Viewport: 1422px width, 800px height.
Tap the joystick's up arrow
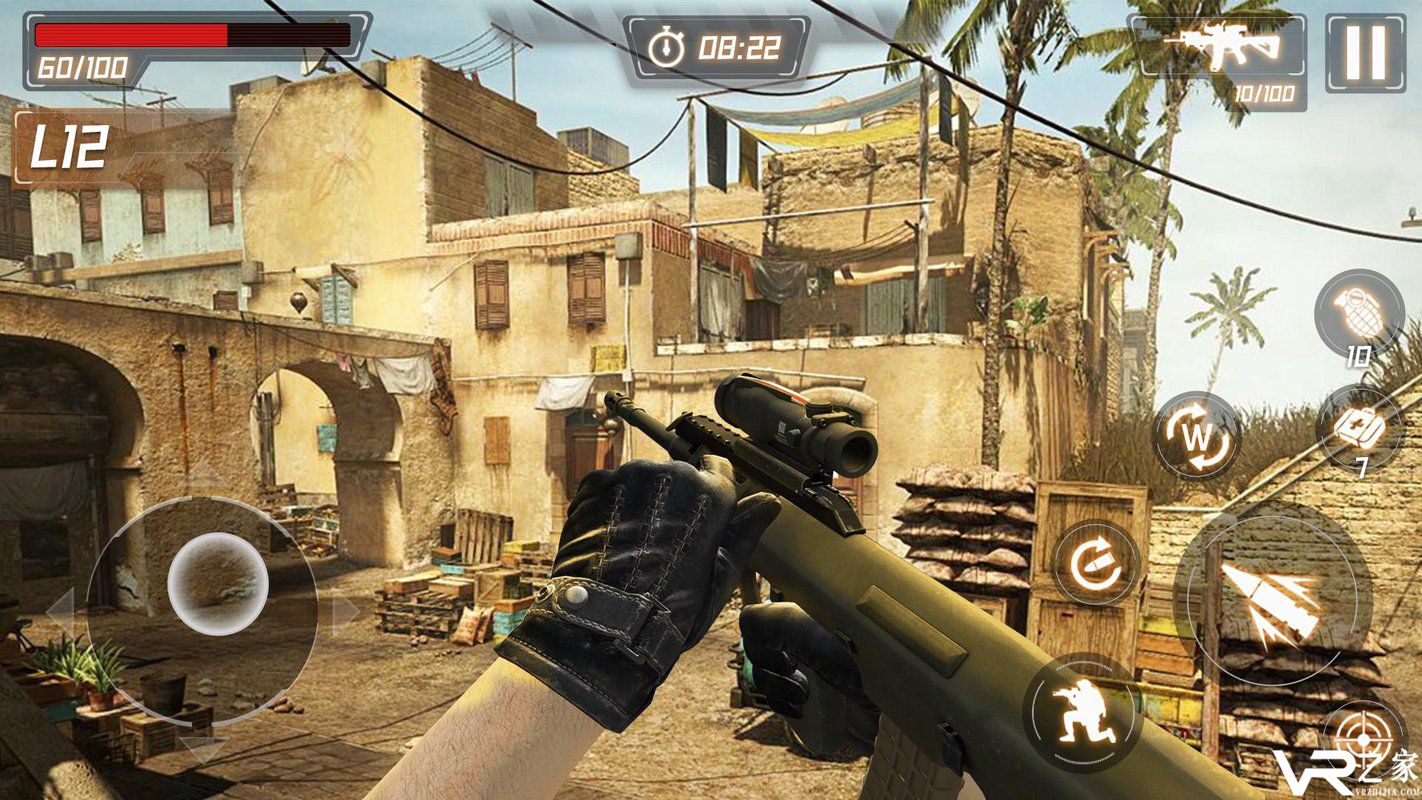click(206, 472)
